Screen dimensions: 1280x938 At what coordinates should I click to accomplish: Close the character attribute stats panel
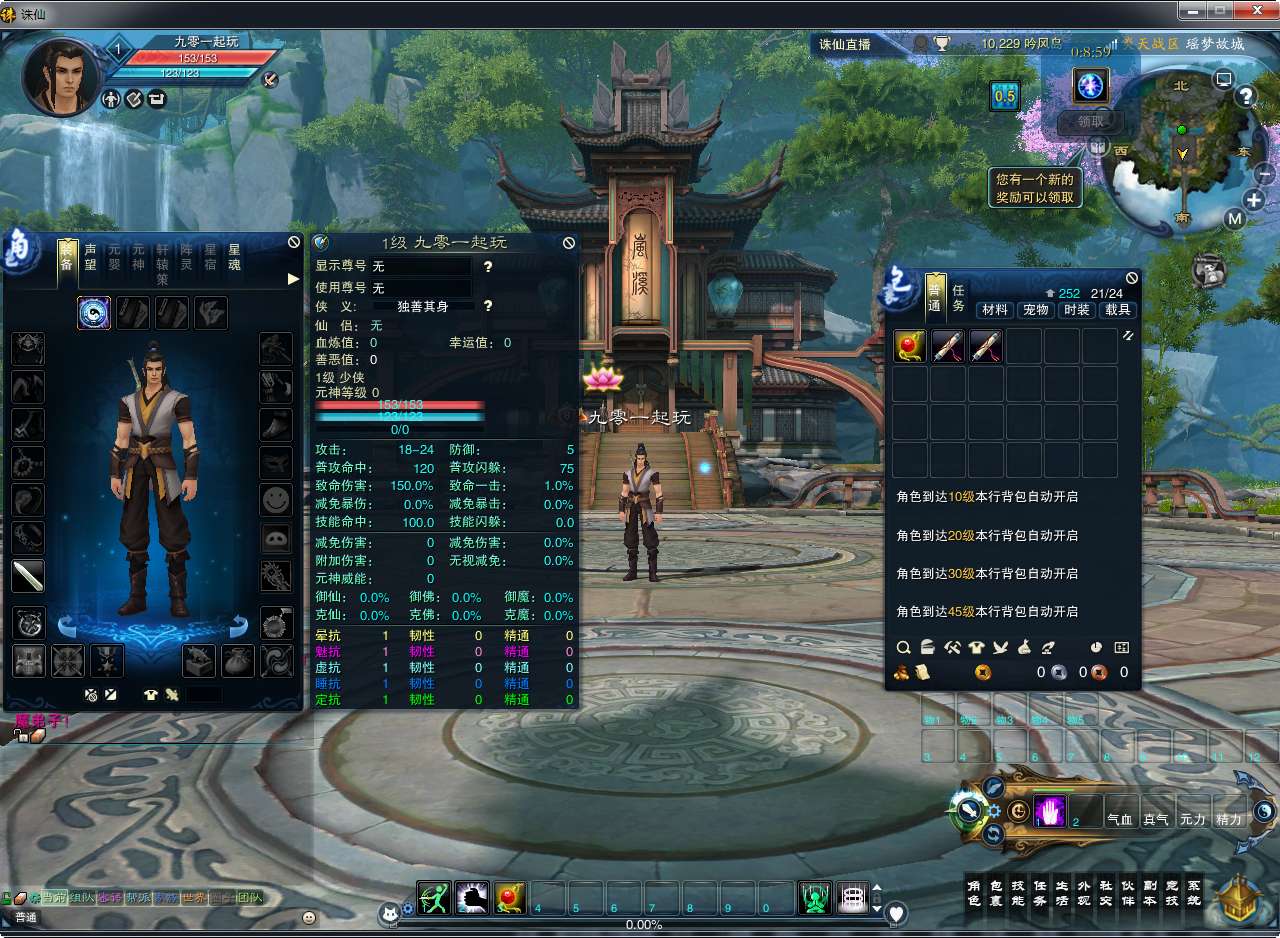[x=569, y=243]
